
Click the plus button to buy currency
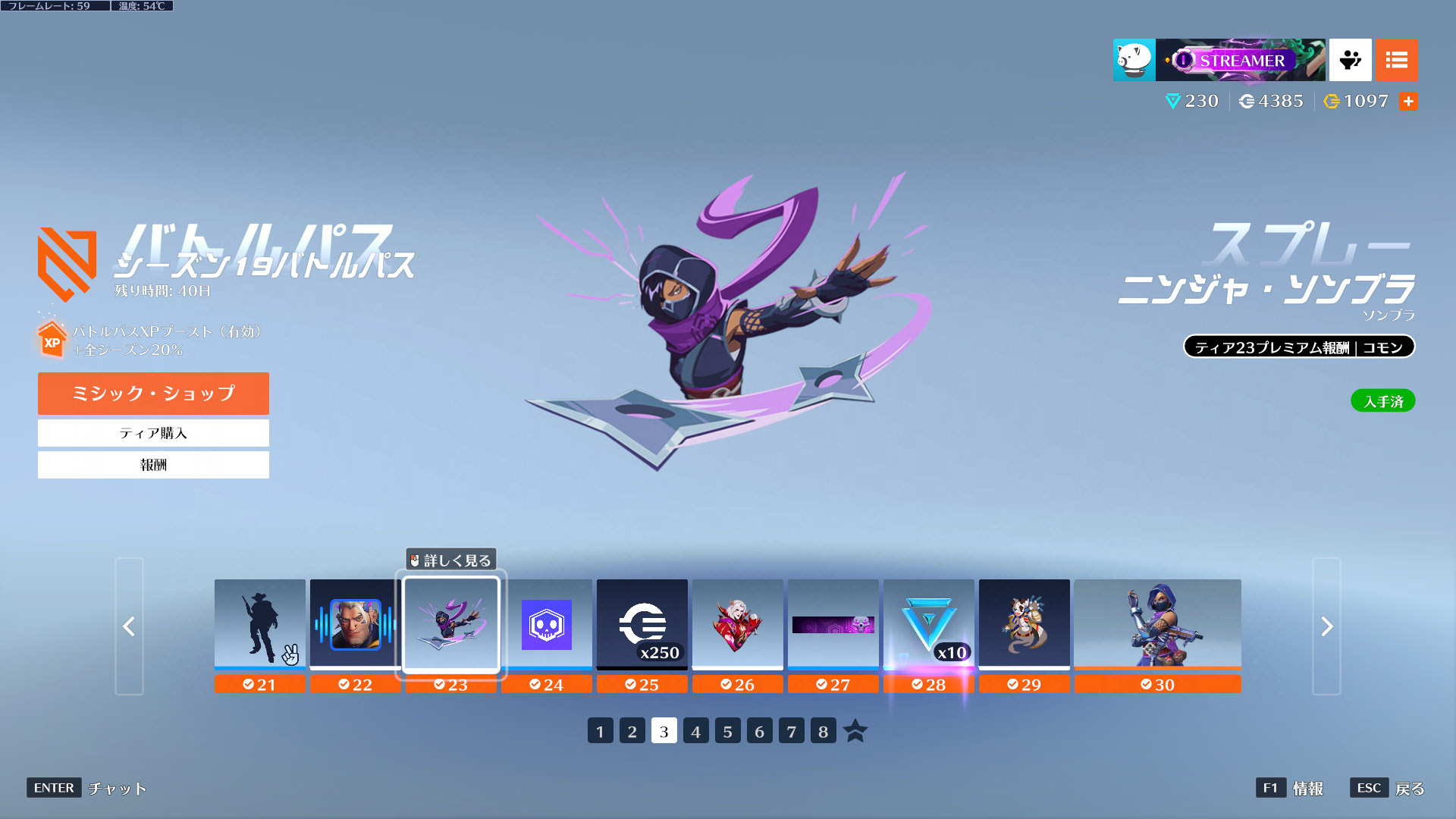[1409, 101]
